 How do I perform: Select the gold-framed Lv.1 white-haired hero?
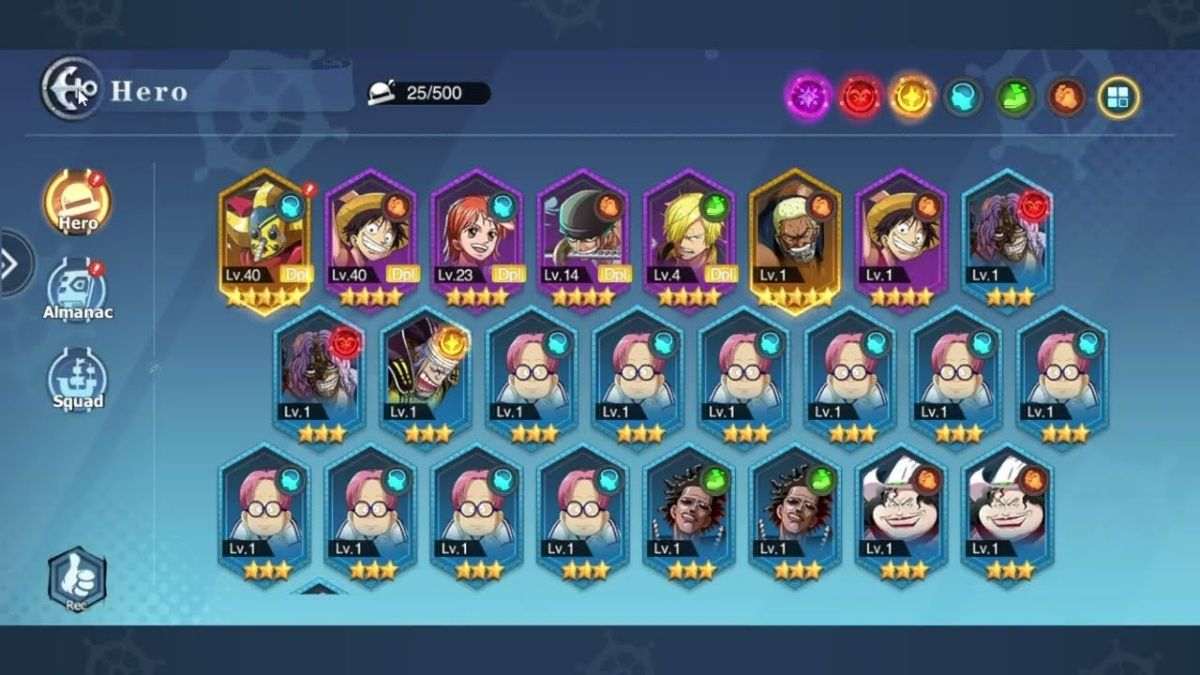pyautogui.click(x=795, y=242)
